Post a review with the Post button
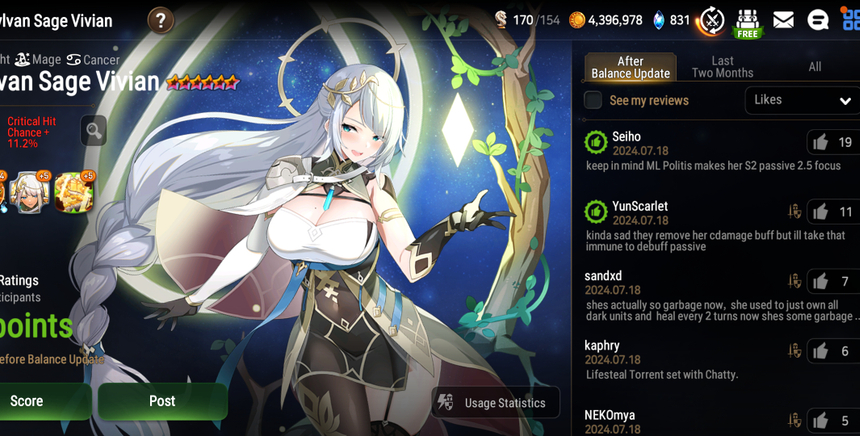 (162, 401)
